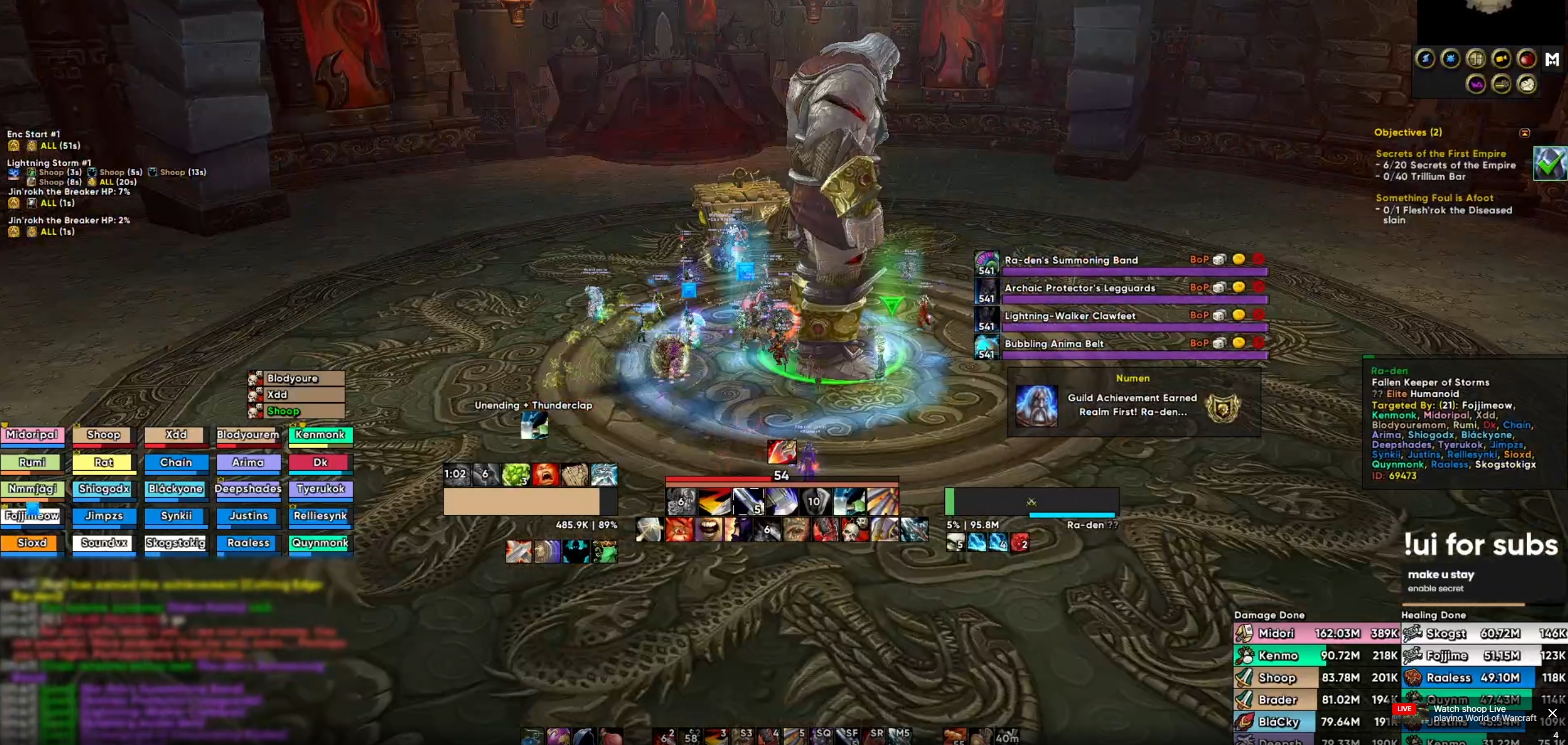
Task: Select Shoop's raid frame
Action: pyautogui.click(x=103, y=435)
